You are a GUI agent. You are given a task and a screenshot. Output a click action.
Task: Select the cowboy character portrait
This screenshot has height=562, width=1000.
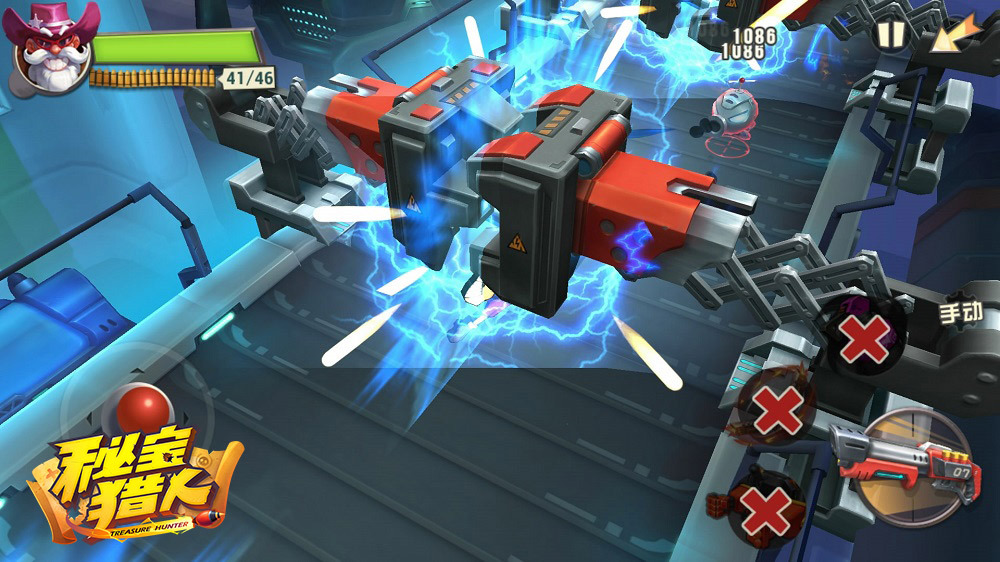[x=50, y=48]
